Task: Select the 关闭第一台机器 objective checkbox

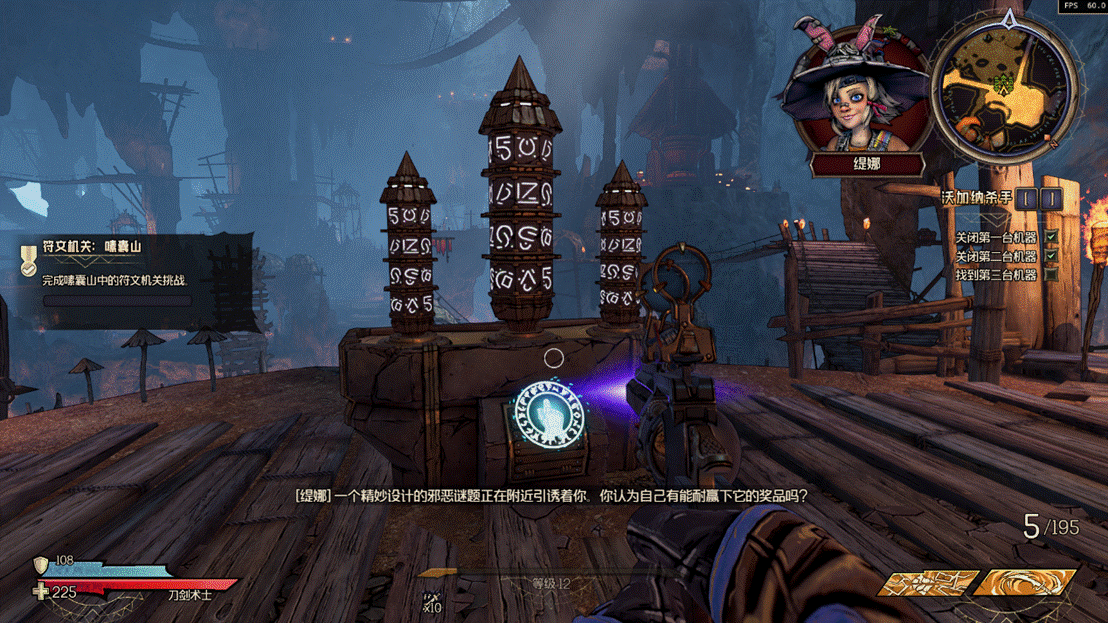Action: tap(1052, 238)
